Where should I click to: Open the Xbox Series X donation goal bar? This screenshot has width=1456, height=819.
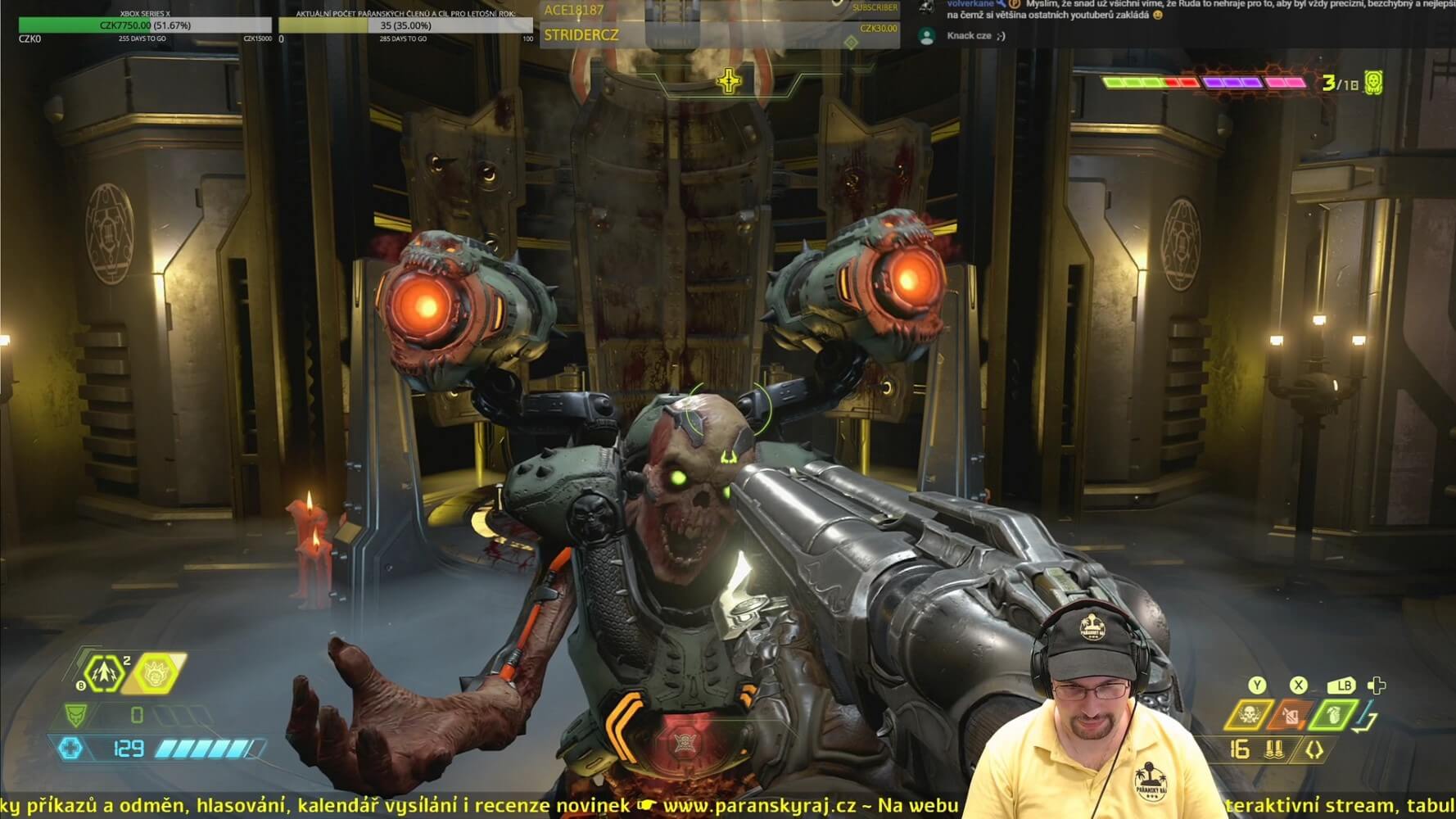[x=145, y=25]
